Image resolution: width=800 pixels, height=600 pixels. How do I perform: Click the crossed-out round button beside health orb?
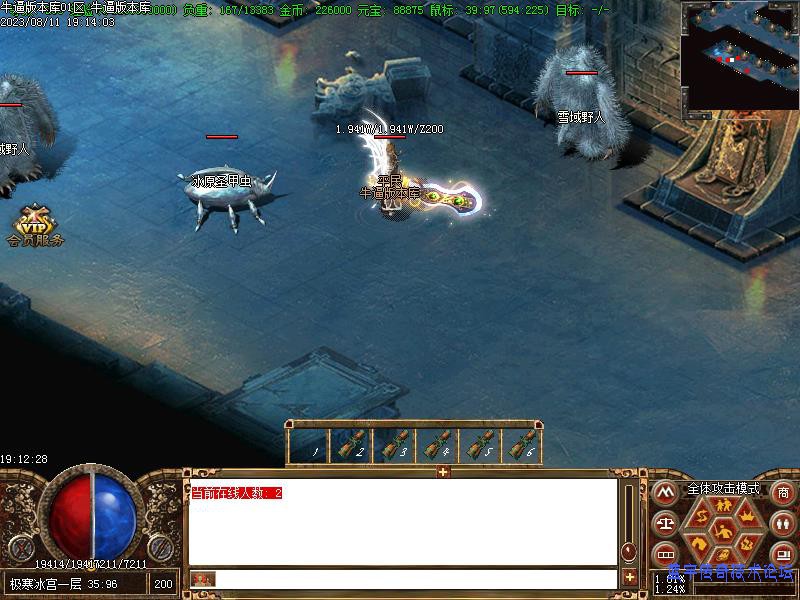coord(22,548)
